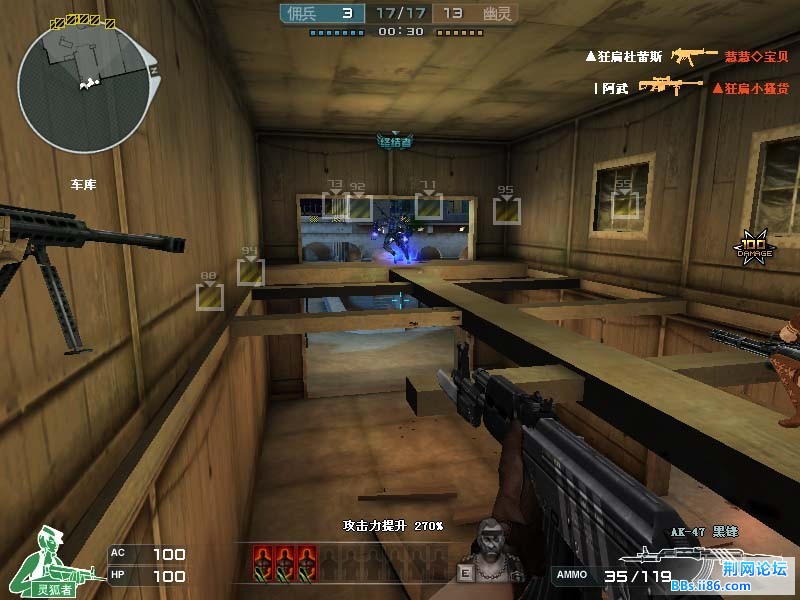800x600 pixels.
Task: Click the 100 Damage badge icon
Action: 753,246
